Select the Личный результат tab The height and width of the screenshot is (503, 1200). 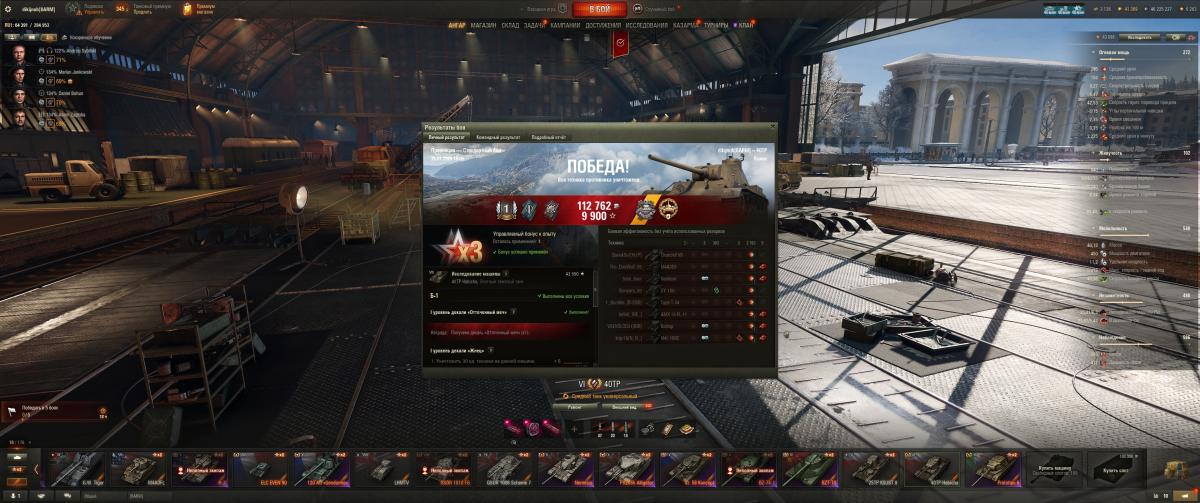pos(446,136)
